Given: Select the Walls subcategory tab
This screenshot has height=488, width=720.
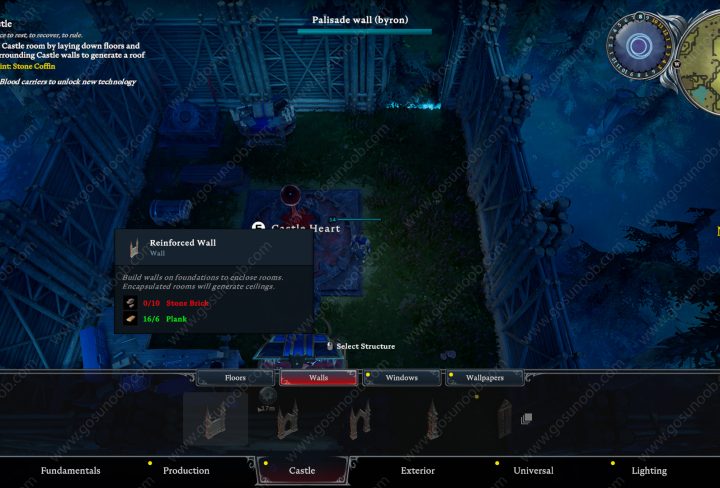Looking at the screenshot, I should 318,378.
